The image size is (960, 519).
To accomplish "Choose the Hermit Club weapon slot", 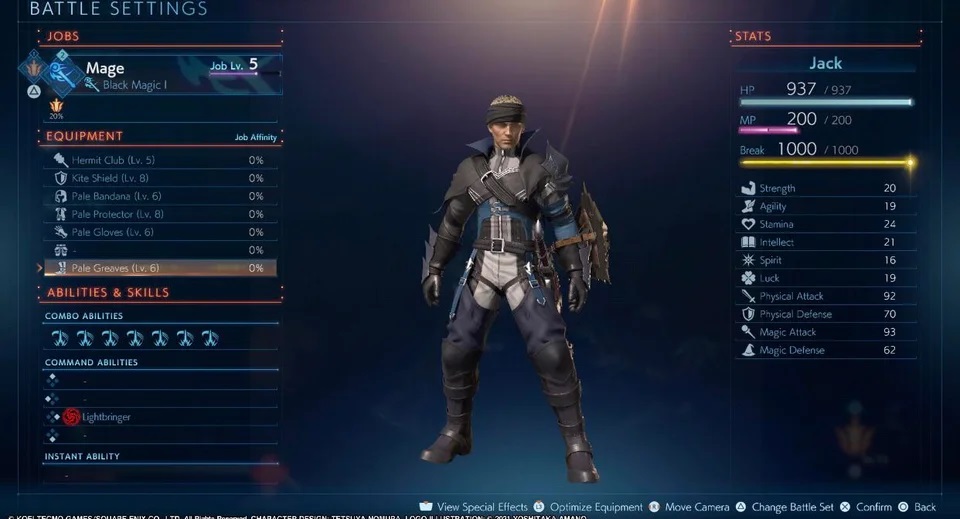I will tap(158, 160).
